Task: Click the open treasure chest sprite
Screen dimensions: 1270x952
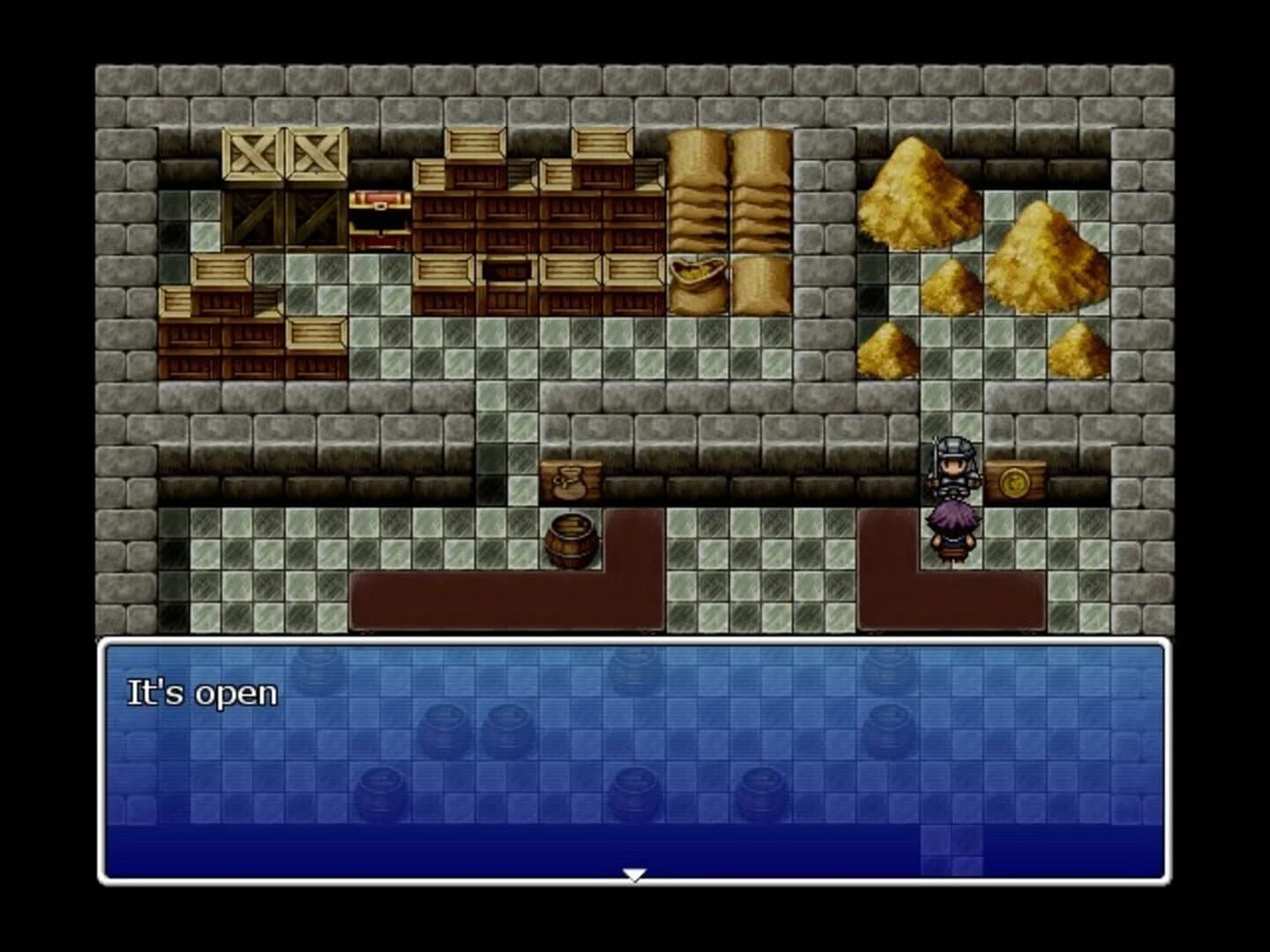Action: 379,218
